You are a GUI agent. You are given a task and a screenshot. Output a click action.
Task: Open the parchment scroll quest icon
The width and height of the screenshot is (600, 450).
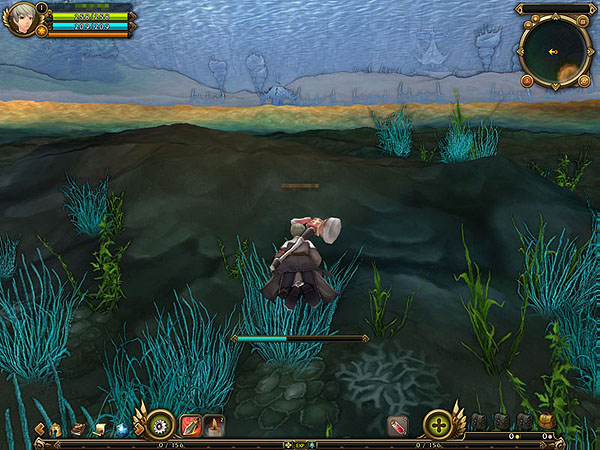(x=99, y=429)
